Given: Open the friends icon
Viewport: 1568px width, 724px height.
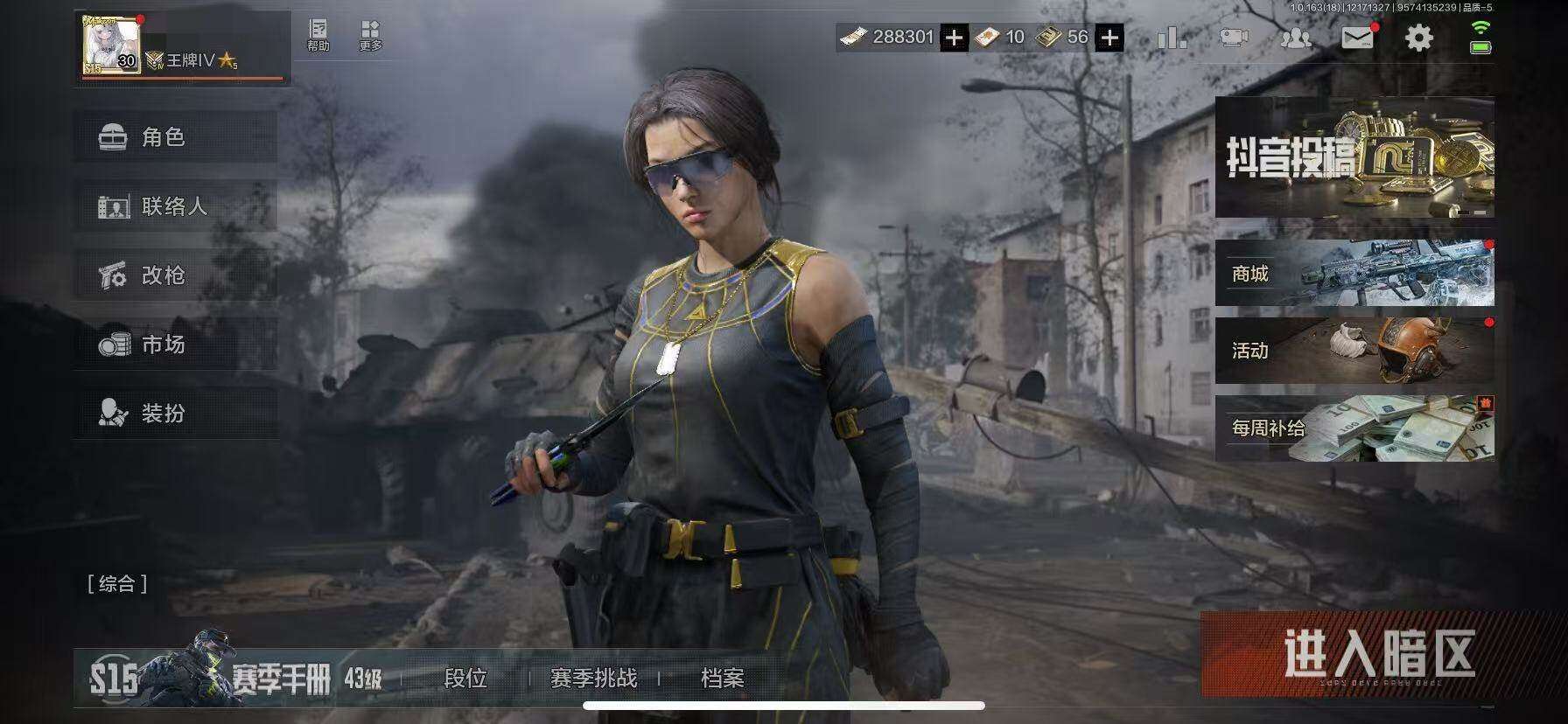Looking at the screenshot, I should [x=1296, y=38].
